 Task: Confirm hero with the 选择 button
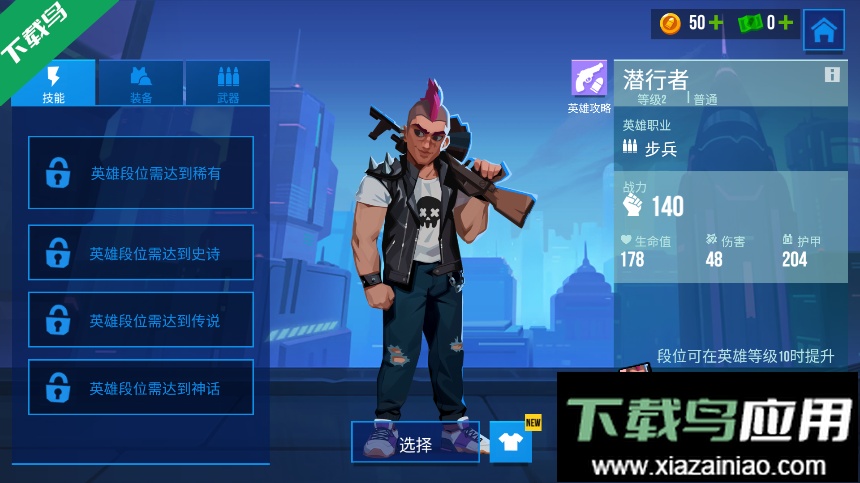click(415, 444)
